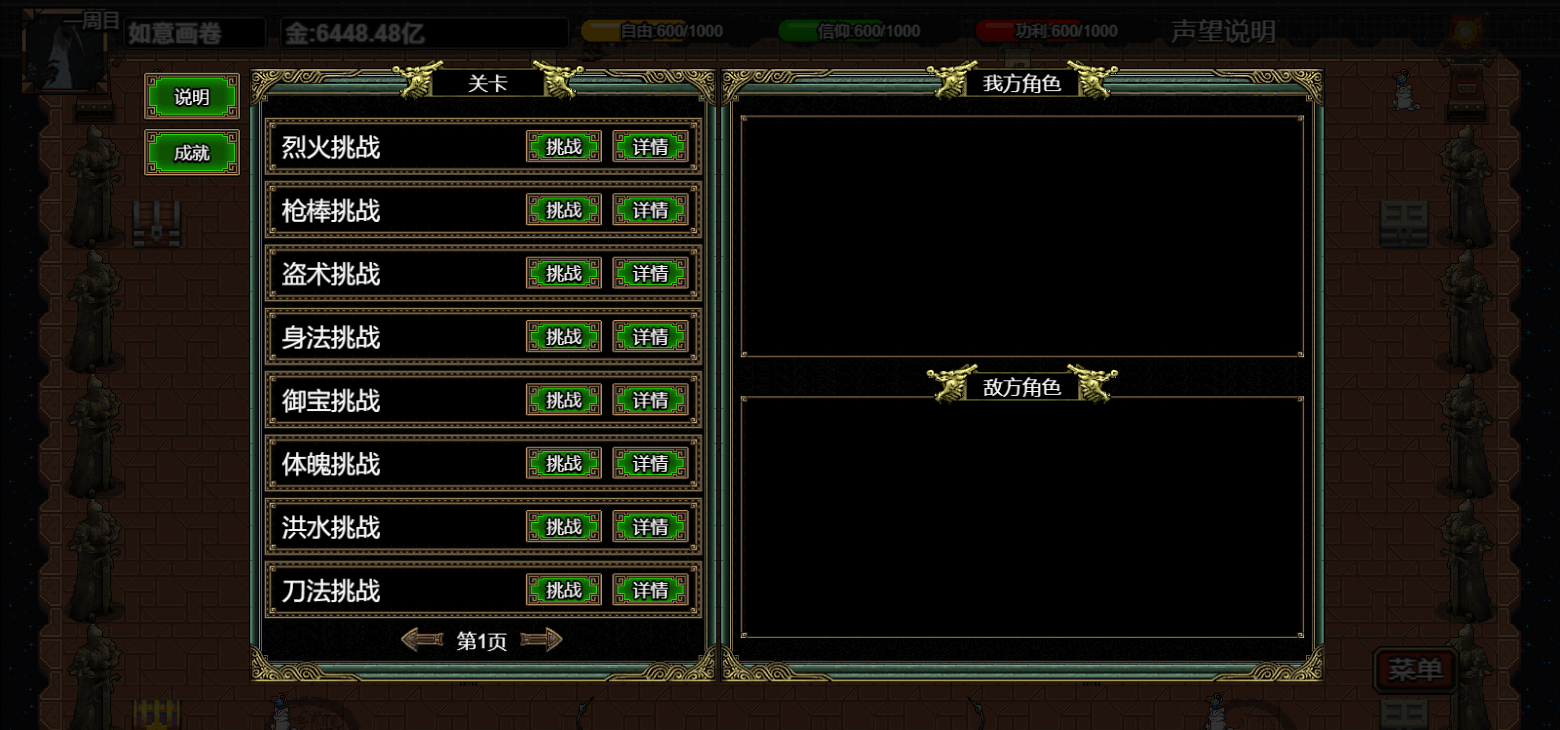Select the 敌方角色 section header
The height and width of the screenshot is (730, 1560).
coord(1022,386)
